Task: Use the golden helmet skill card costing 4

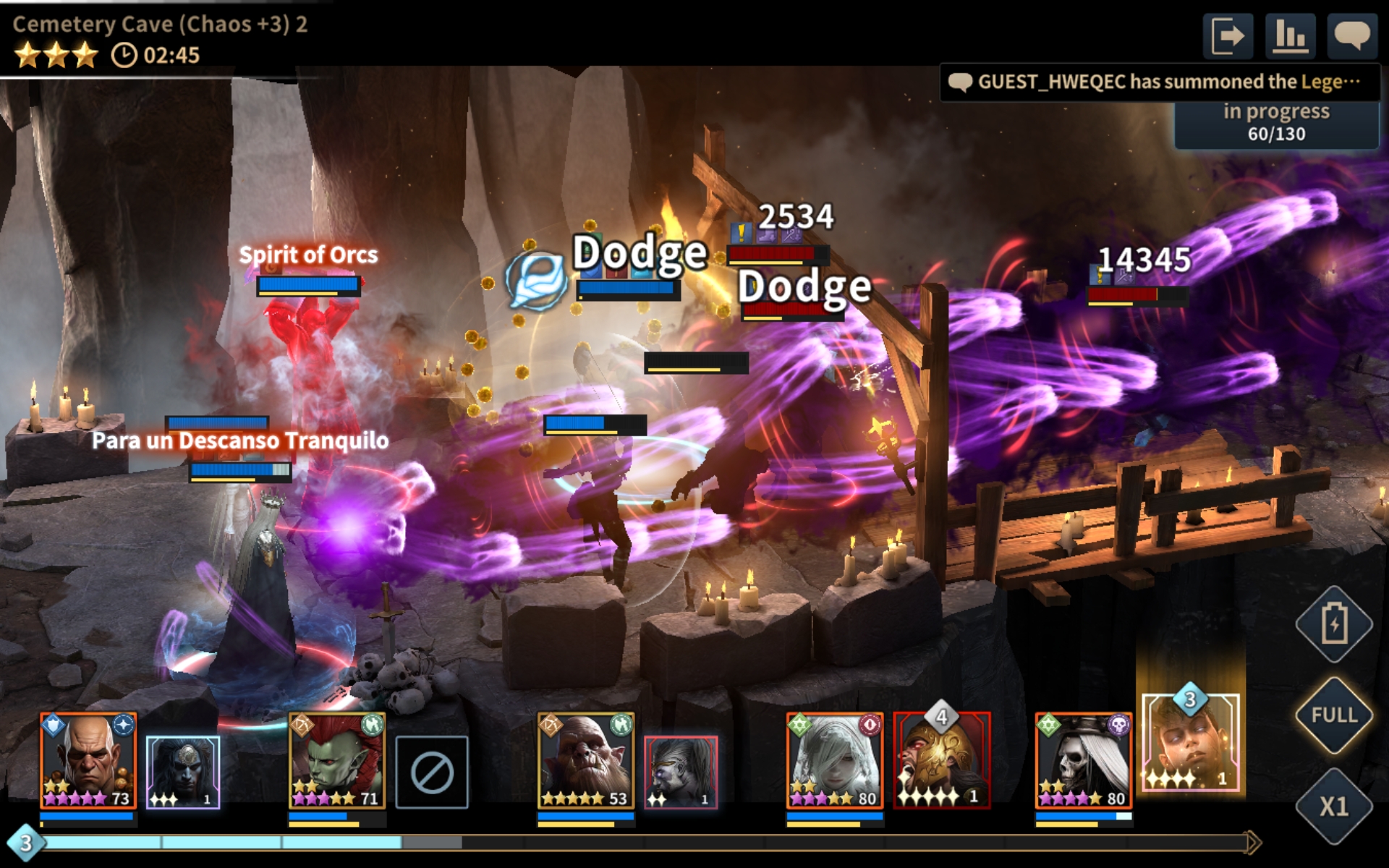Action: [x=941, y=761]
